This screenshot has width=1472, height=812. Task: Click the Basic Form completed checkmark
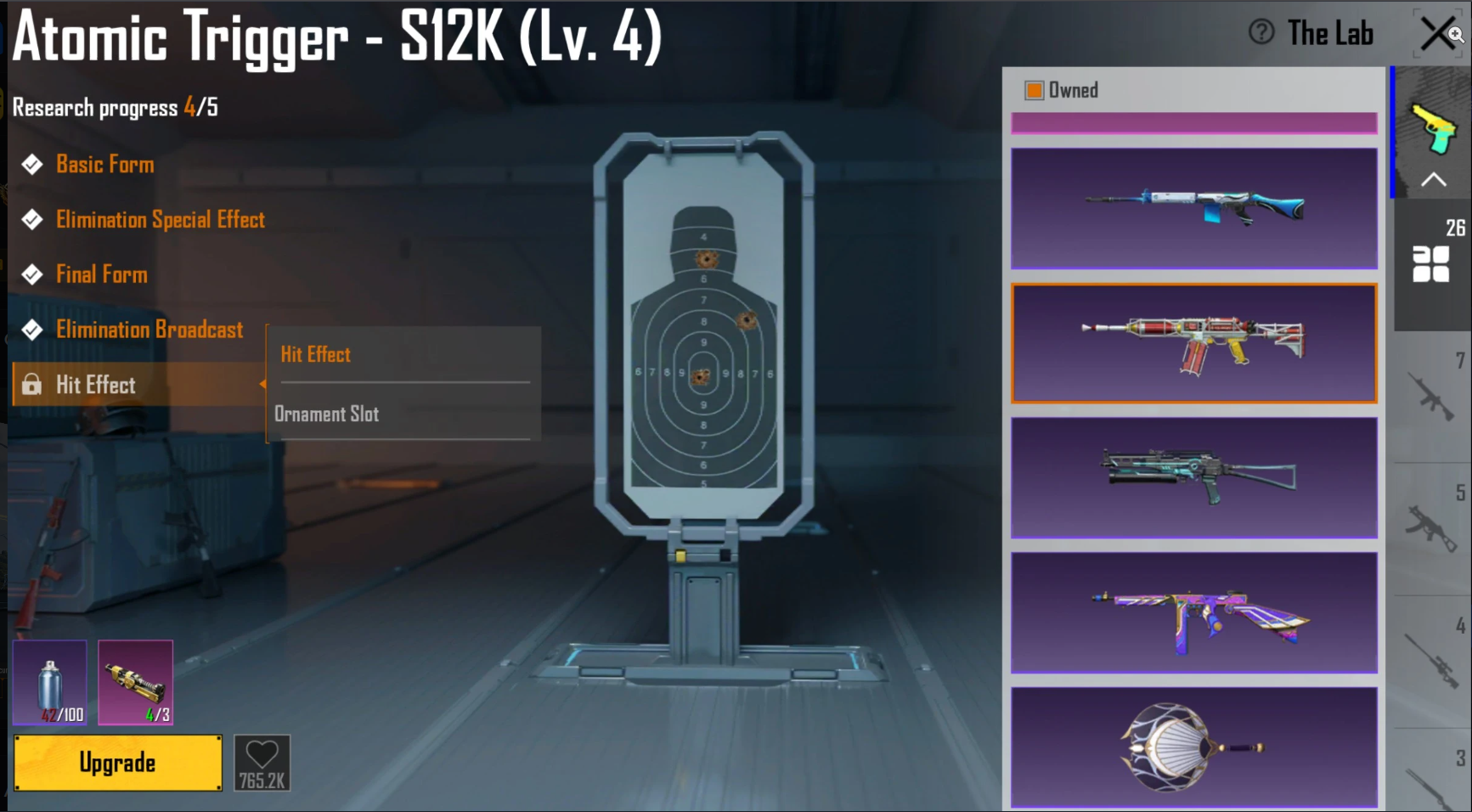point(31,164)
